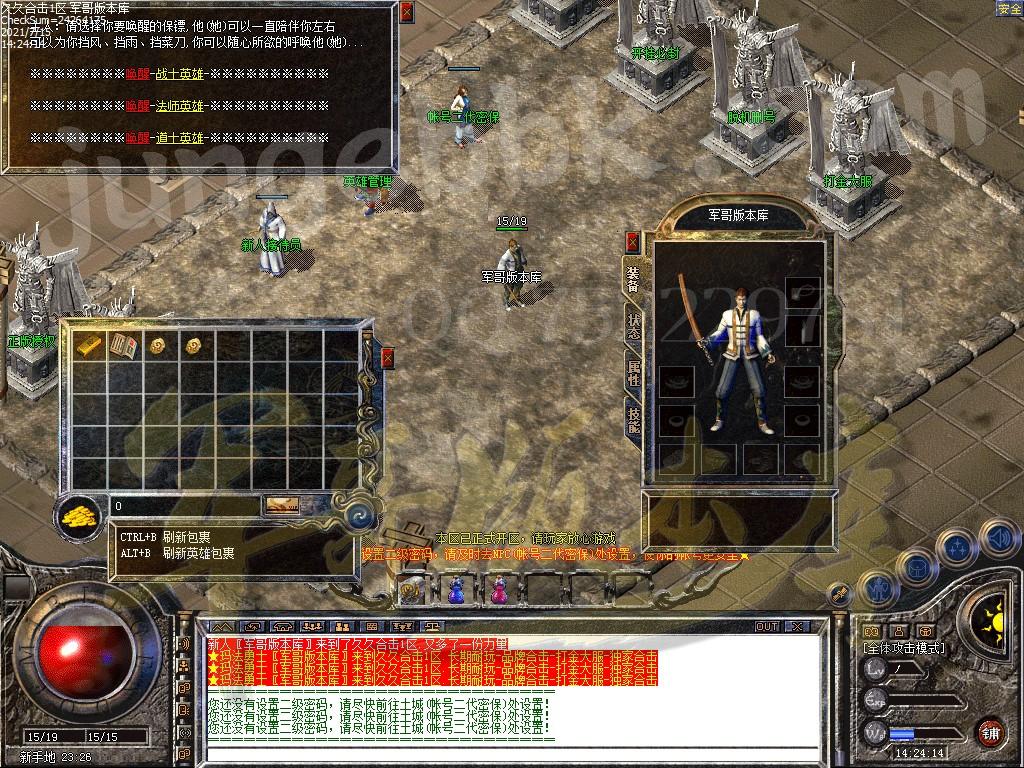
Task: Click the gold coins pile icon
Action: (78, 517)
